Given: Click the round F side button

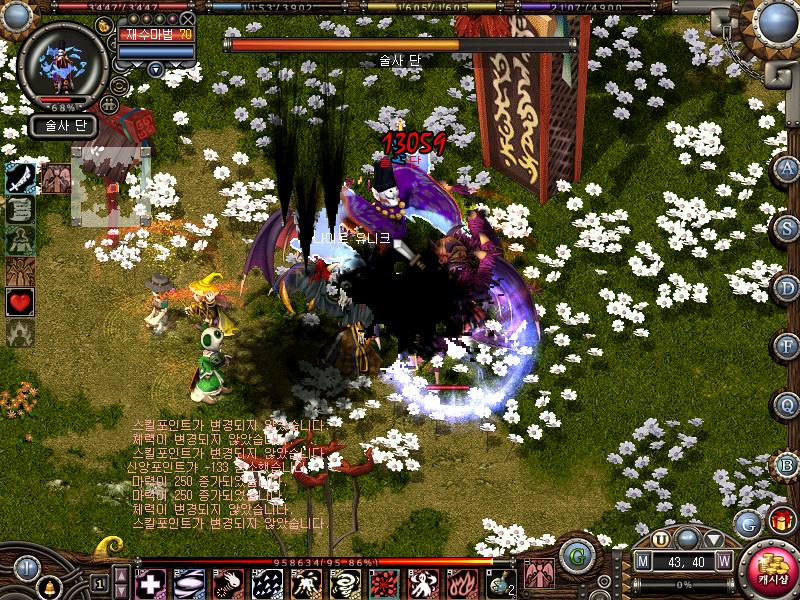Looking at the screenshot, I should 787,346.
